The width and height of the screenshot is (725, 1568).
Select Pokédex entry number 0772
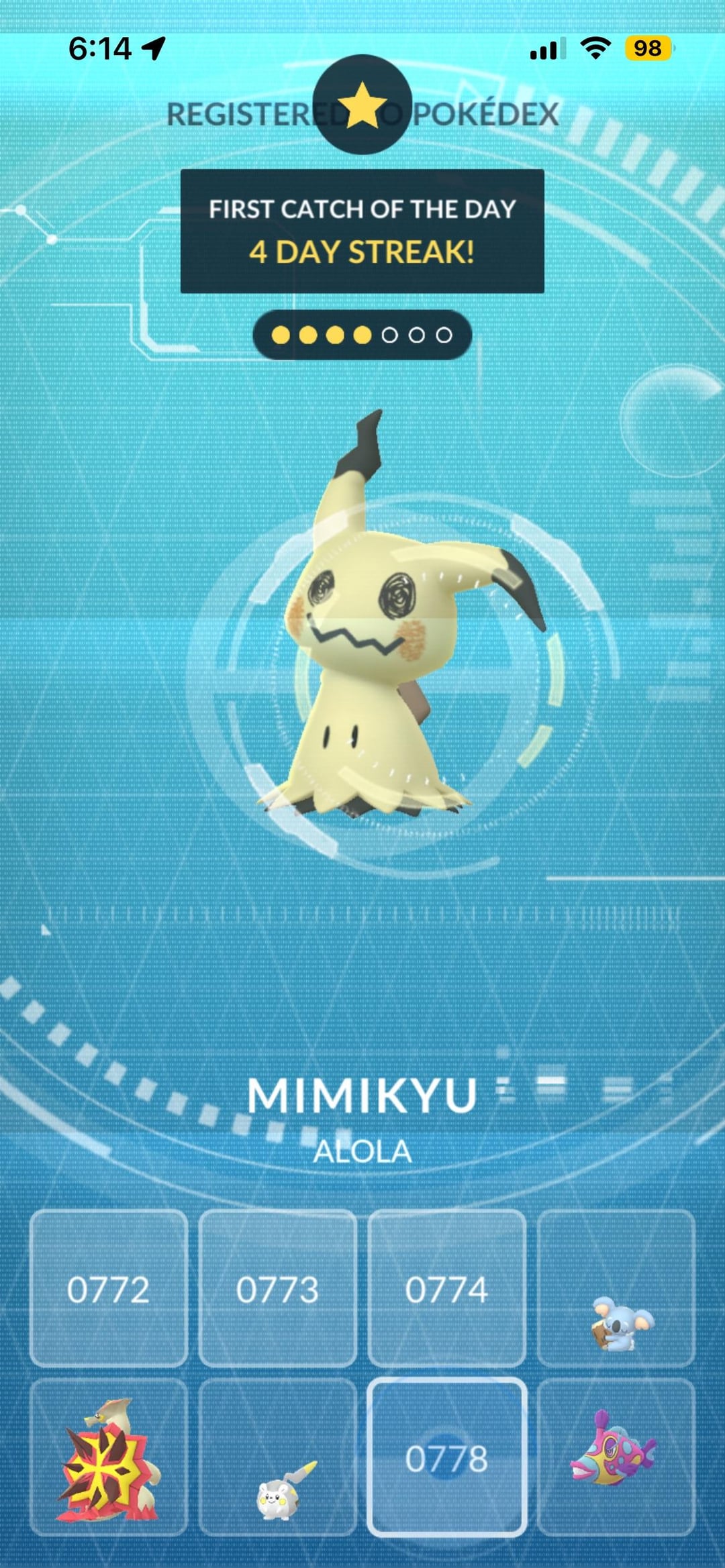click(109, 1289)
